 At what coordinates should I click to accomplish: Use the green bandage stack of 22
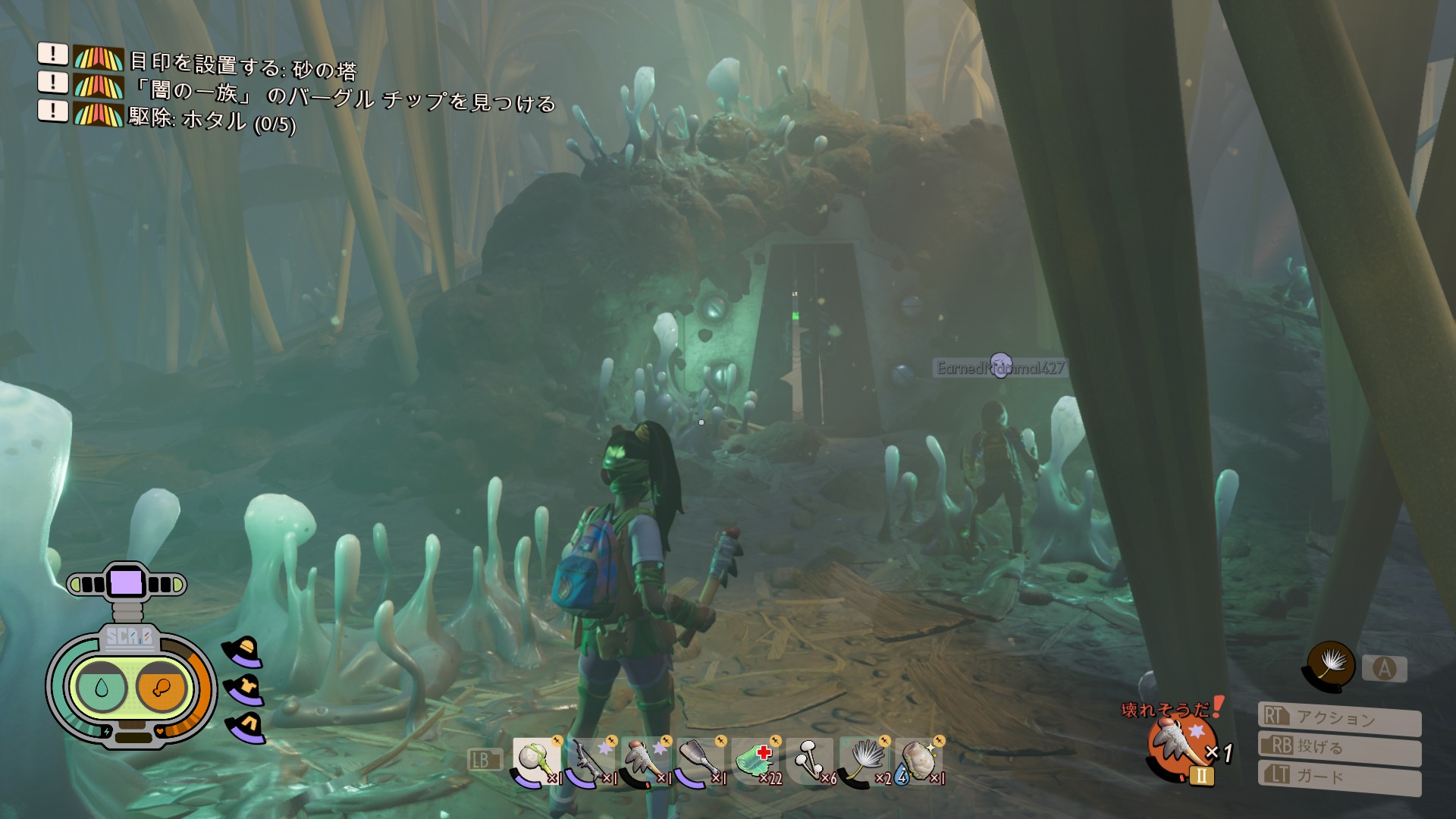coord(755,761)
